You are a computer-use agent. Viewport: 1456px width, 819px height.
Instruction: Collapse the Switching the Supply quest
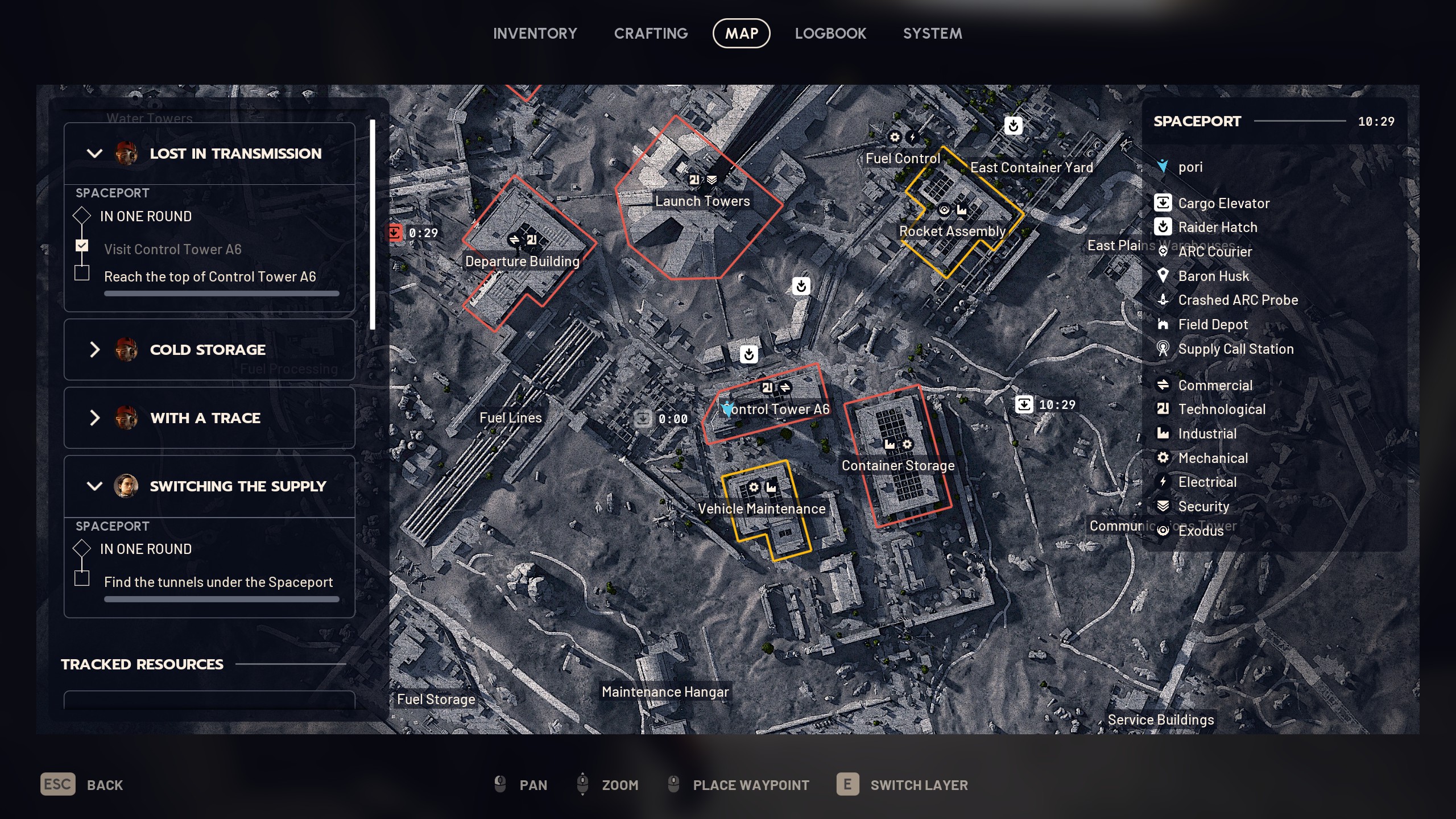coord(94,486)
